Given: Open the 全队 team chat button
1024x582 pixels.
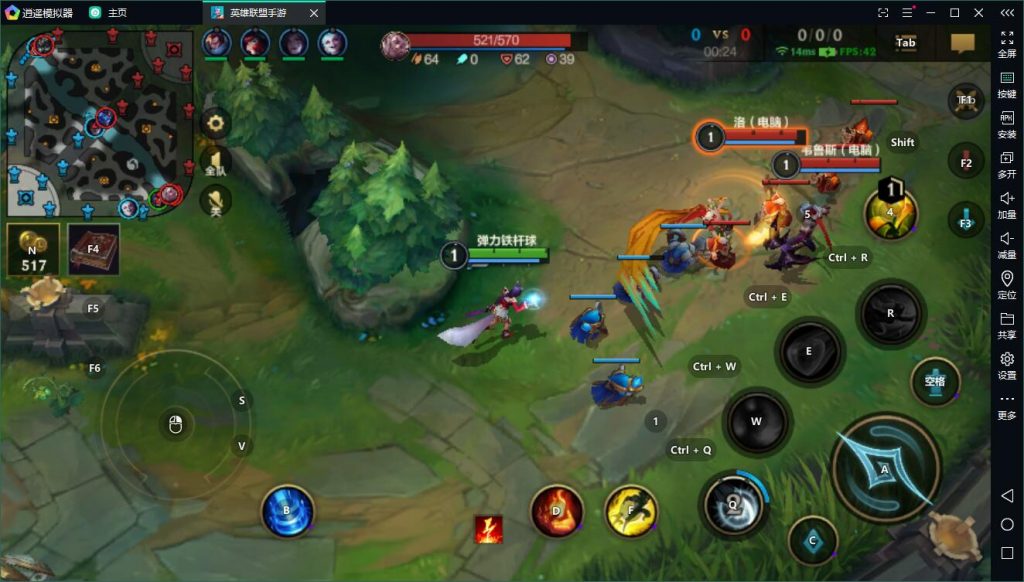Looking at the screenshot, I should 215,163.
